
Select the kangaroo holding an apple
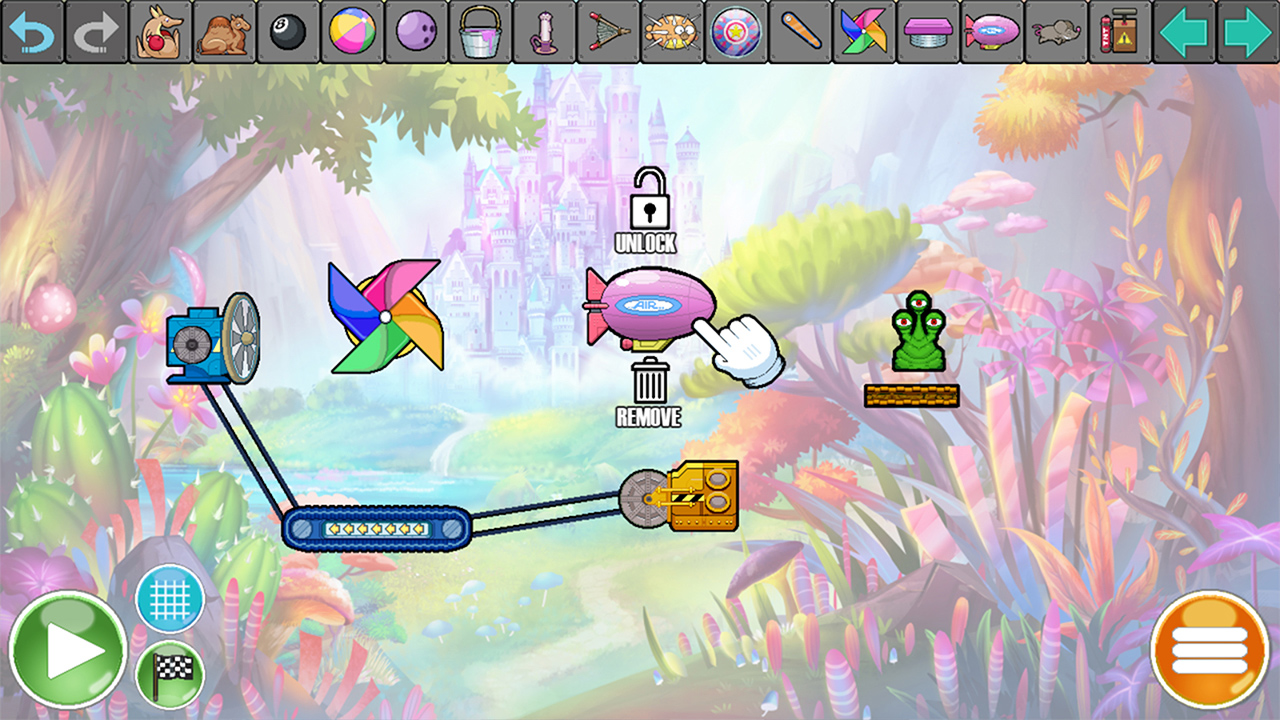161,33
